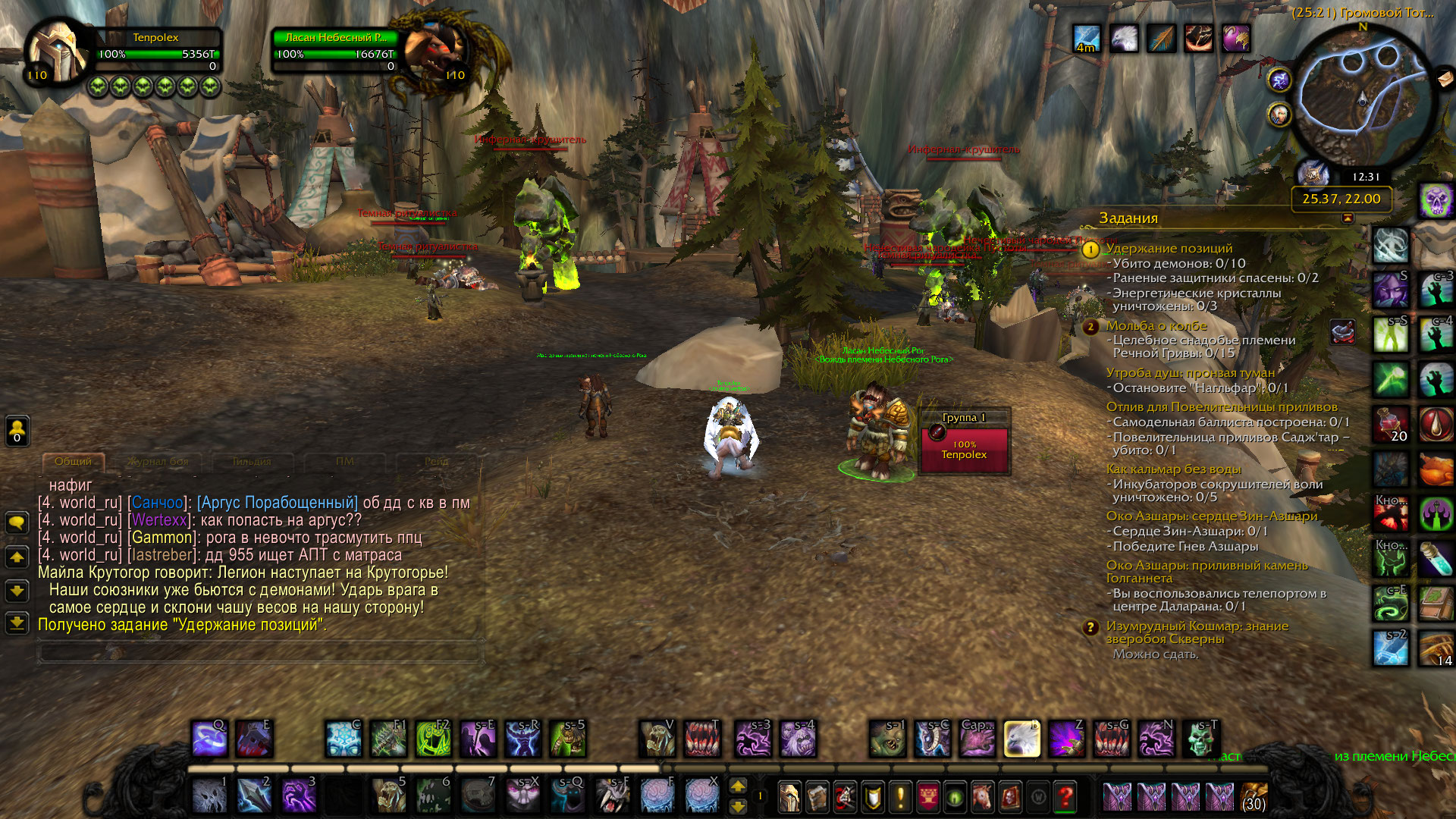Click the chat speech bubble button
The width and height of the screenshot is (1456, 819).
pyautogui.click(x=17, y=522)
